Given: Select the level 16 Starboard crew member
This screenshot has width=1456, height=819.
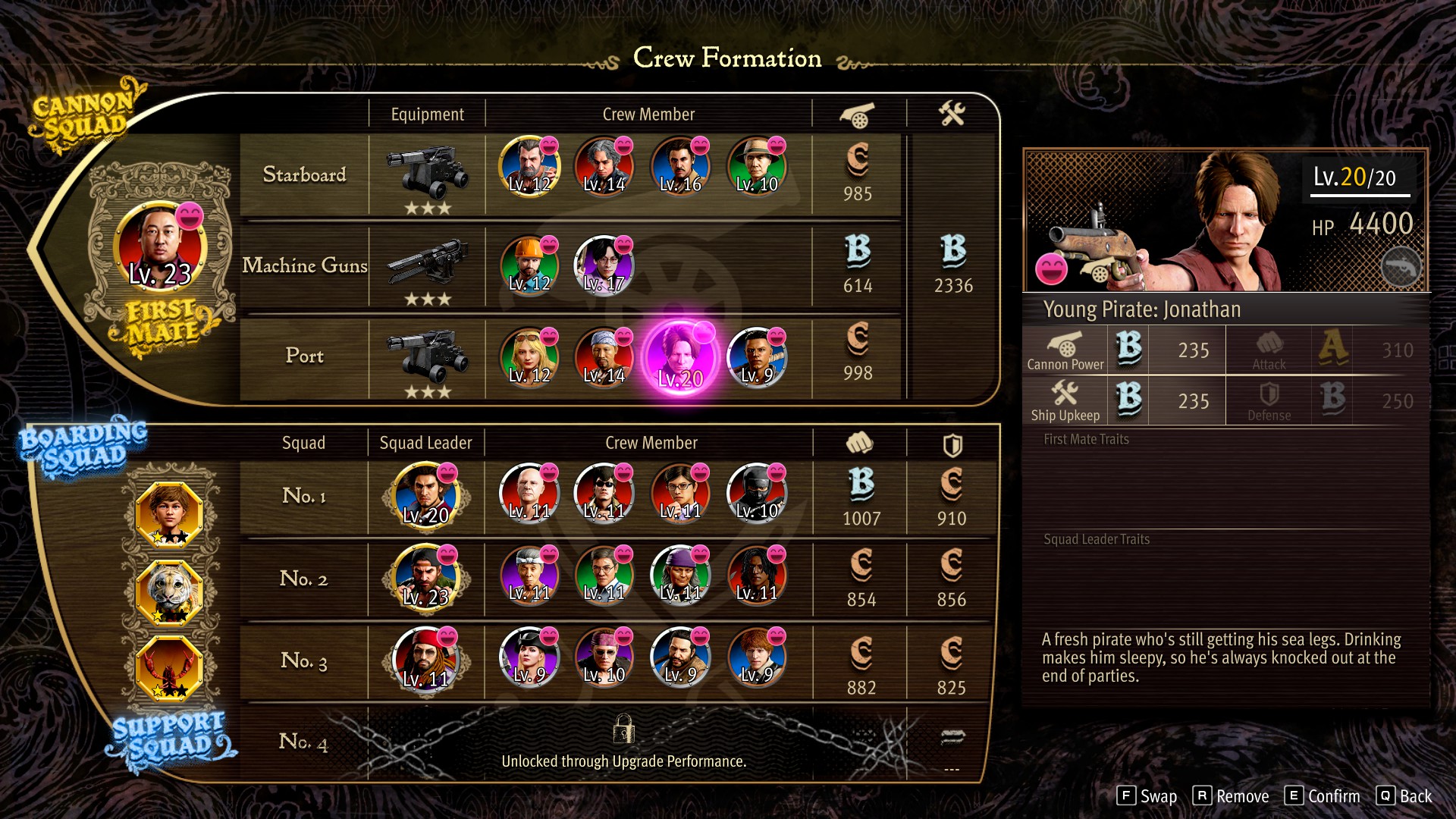Looking at the screenshot, I should [680, 165].
